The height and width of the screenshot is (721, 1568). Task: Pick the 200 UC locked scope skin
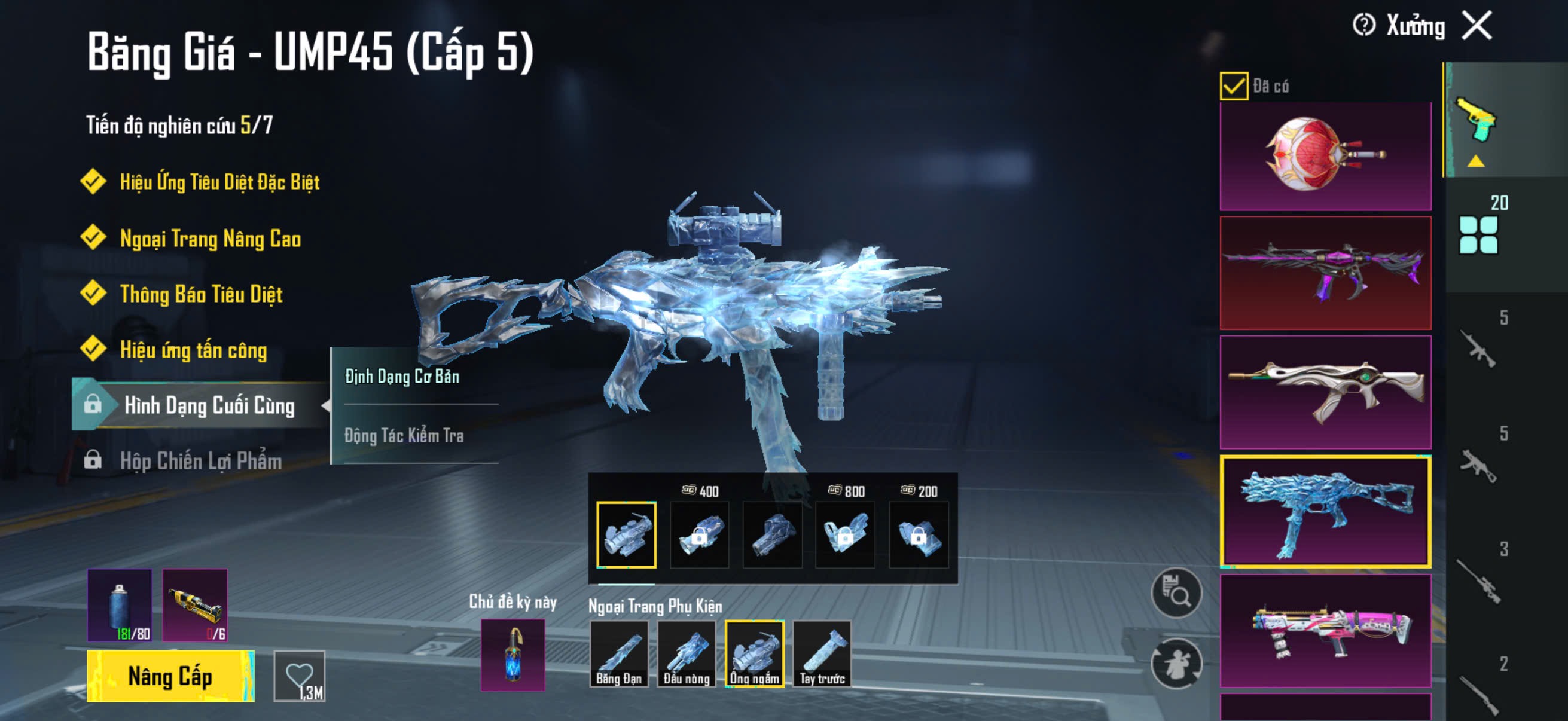pos(919,535)
